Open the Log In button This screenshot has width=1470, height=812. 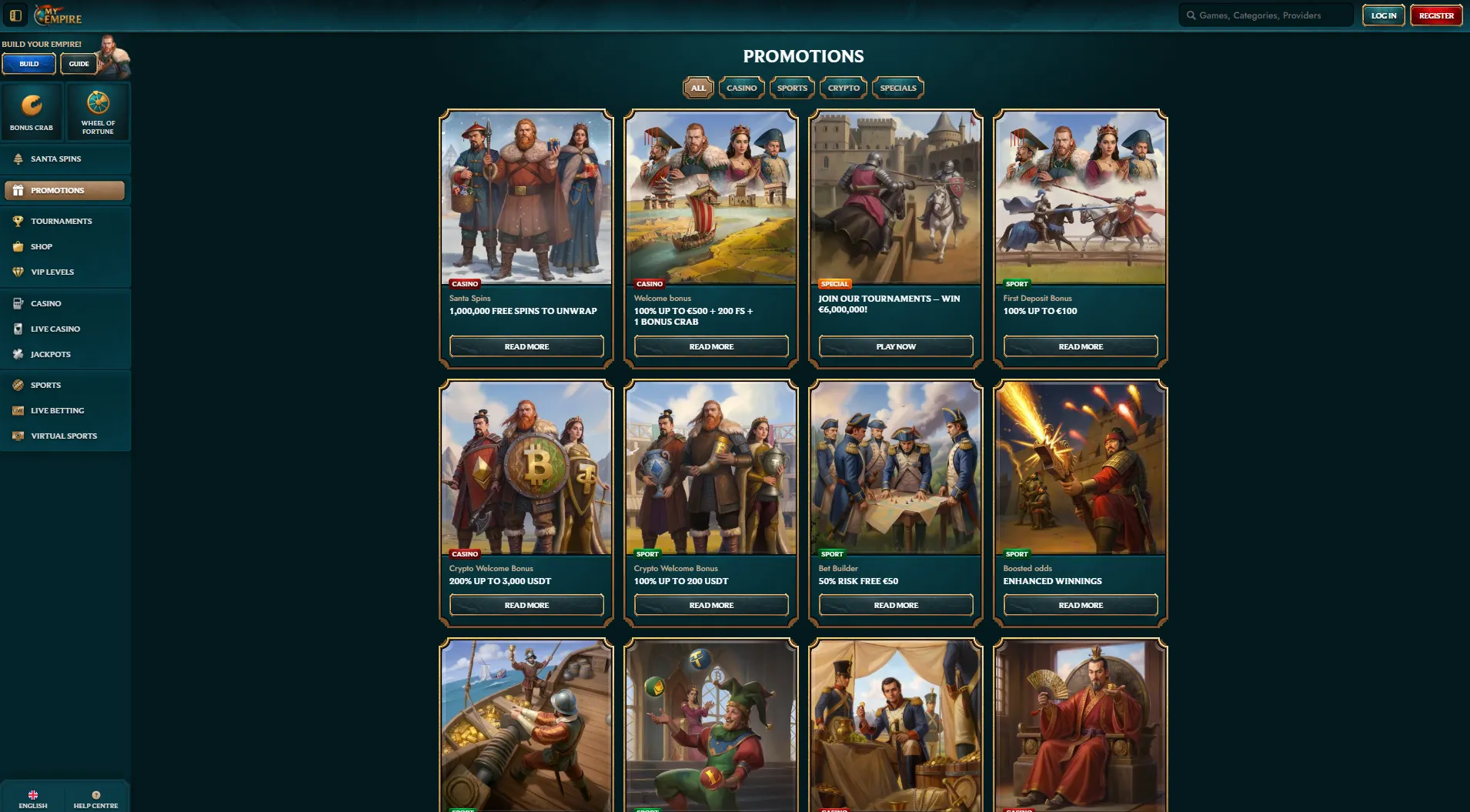click(x=1383, y=15)
